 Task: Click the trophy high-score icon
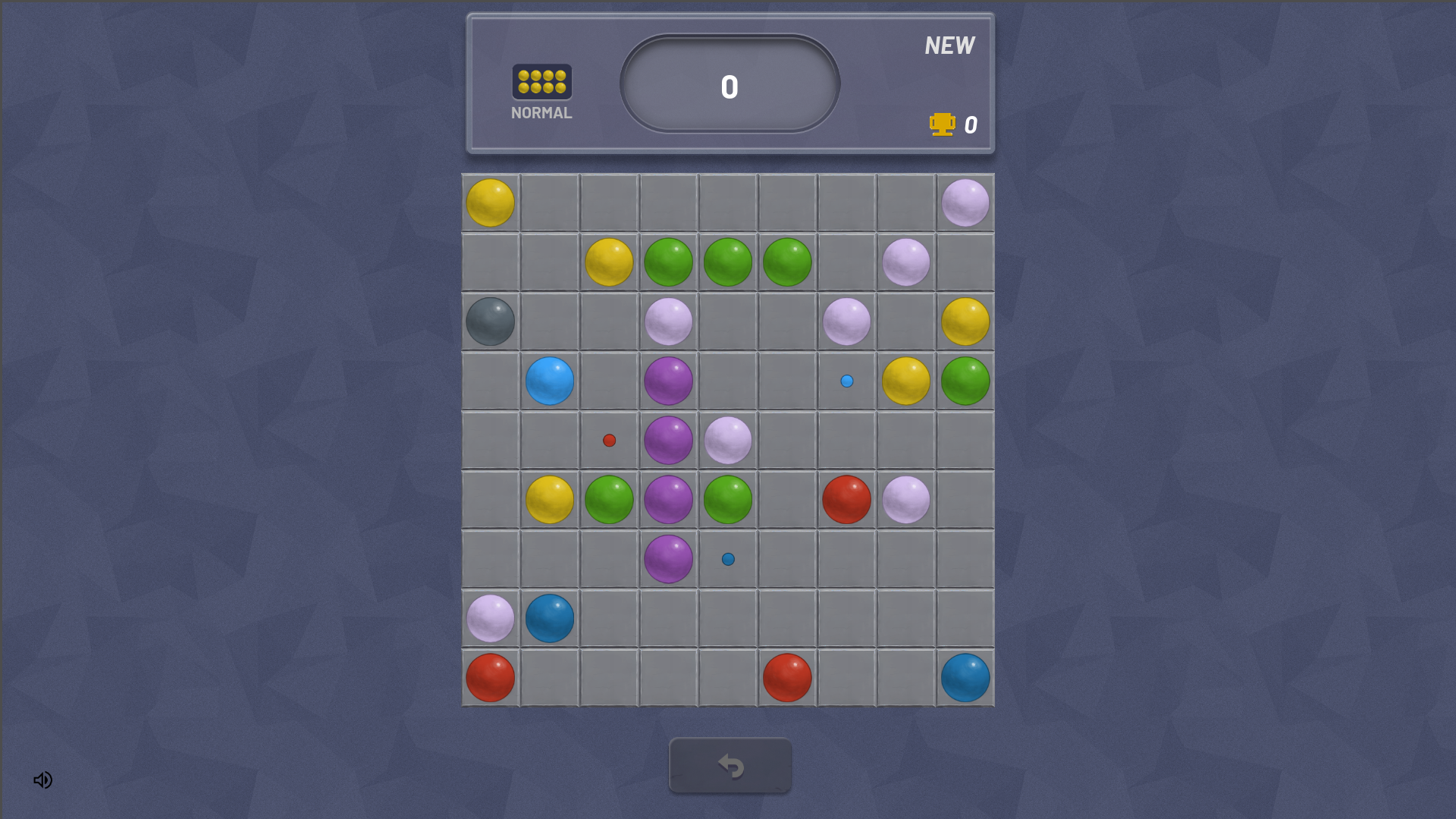(941, 124)
